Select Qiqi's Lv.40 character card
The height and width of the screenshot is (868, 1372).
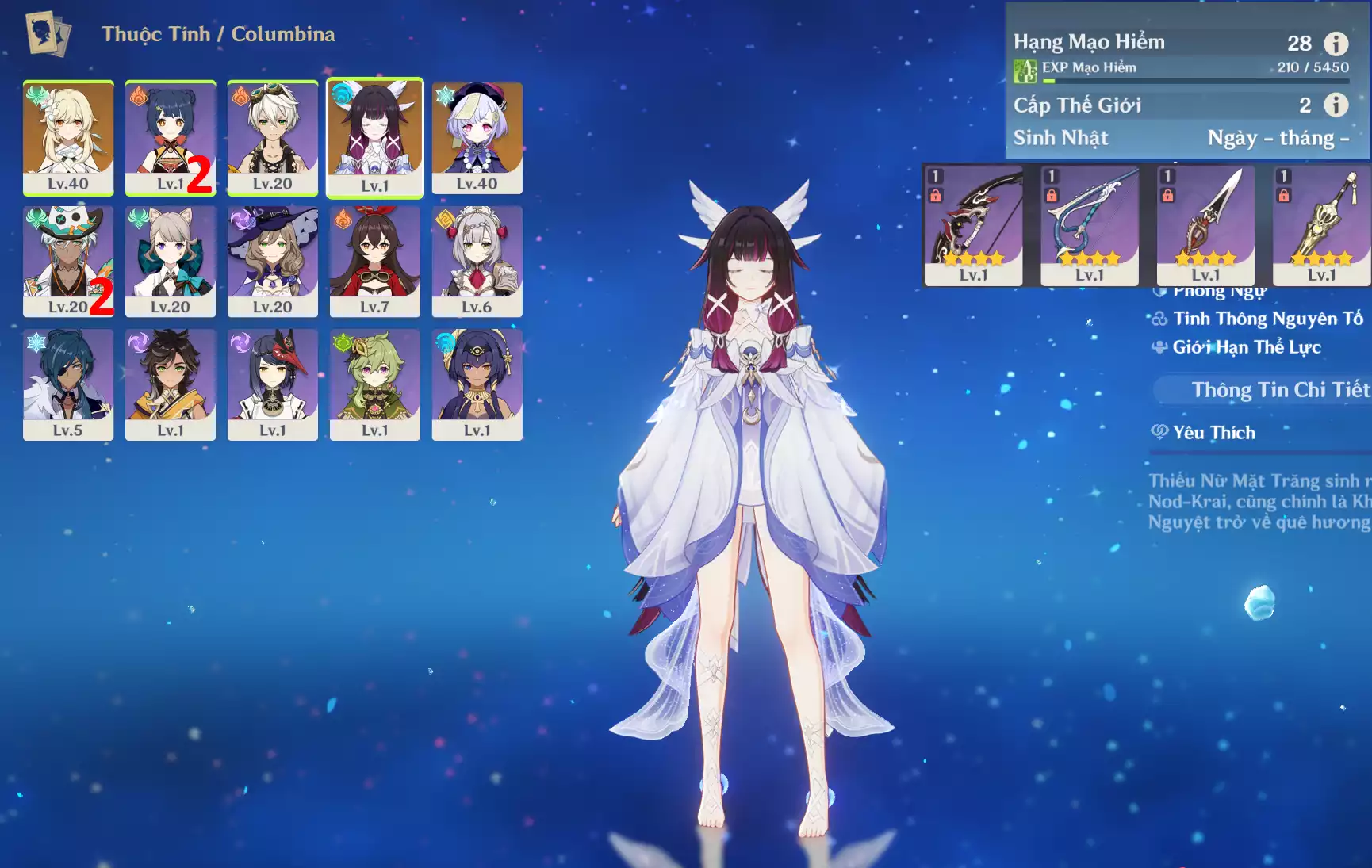pos(477,136)
